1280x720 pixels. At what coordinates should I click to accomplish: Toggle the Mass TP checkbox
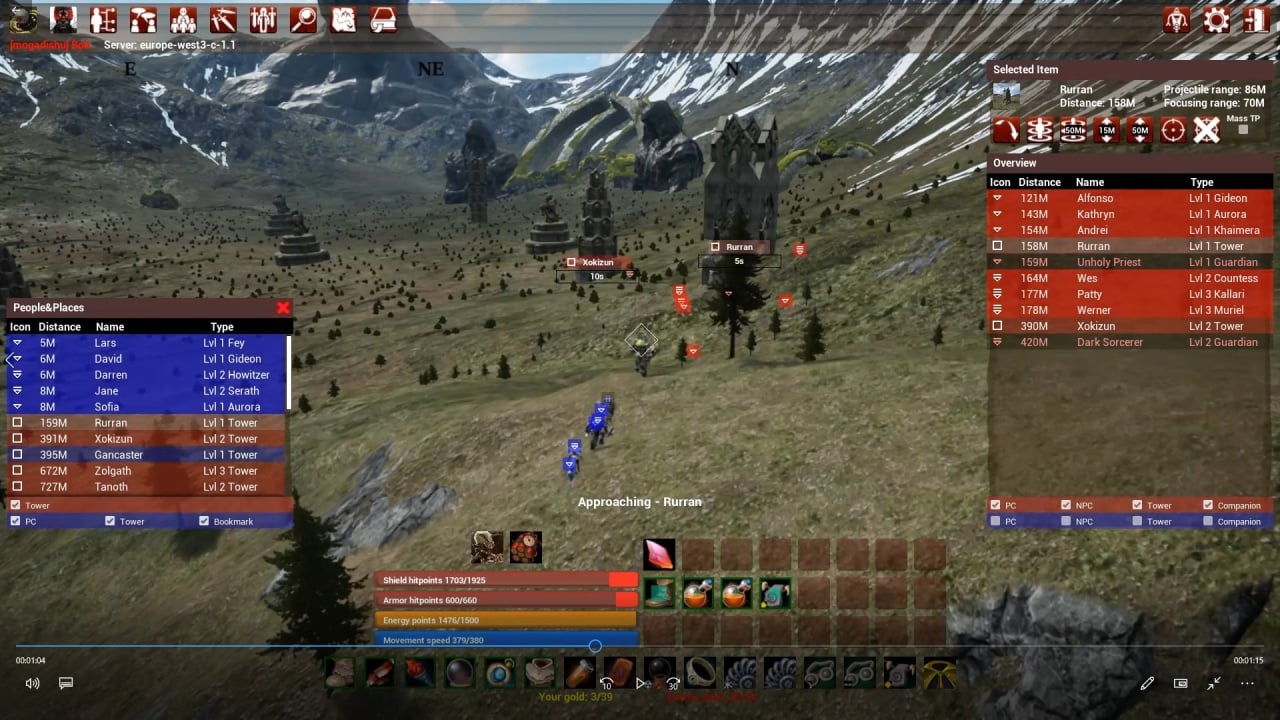coord(1243,130)
